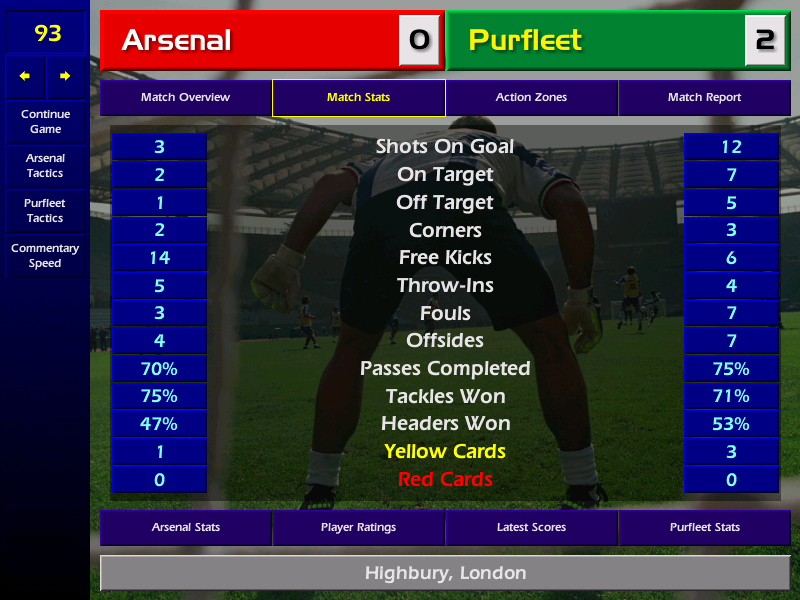Image resolution: width=800 pixels, height=600 pixels.
Task: Show Player Ratings
Action: (x=358, y=527)
